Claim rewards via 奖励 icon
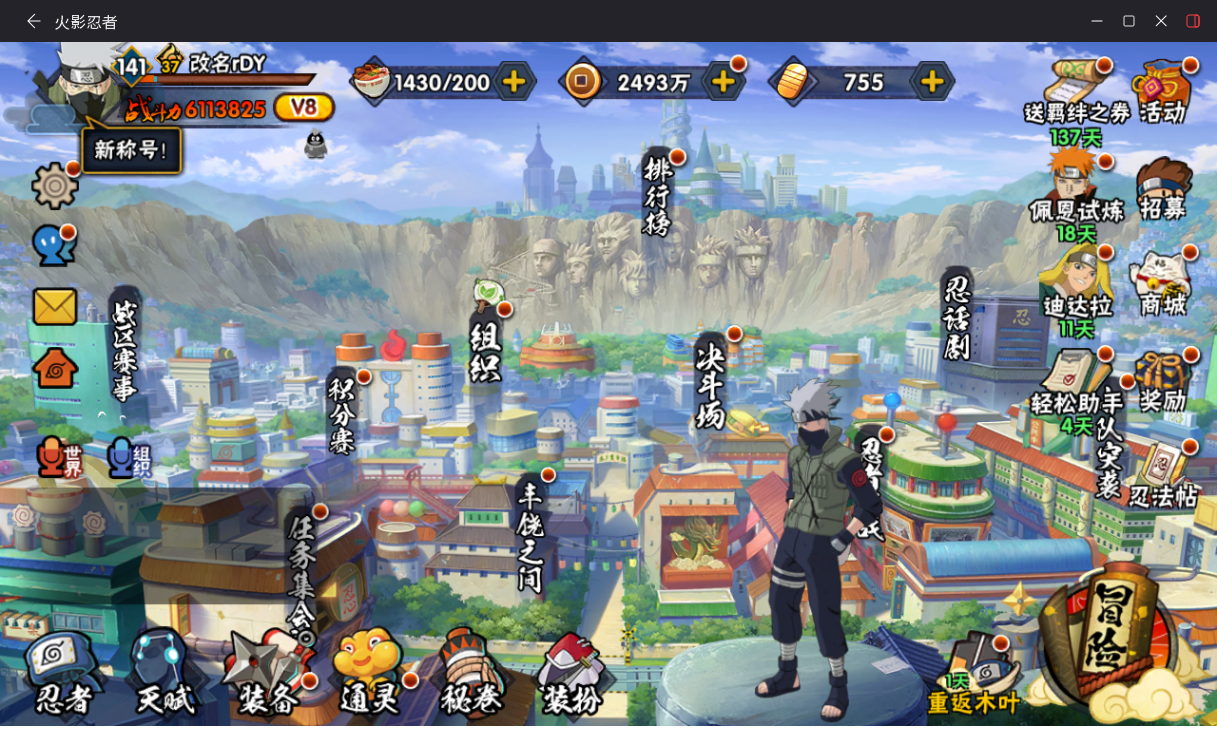This screenshot has height=730, width=1217. [1163, 383]
